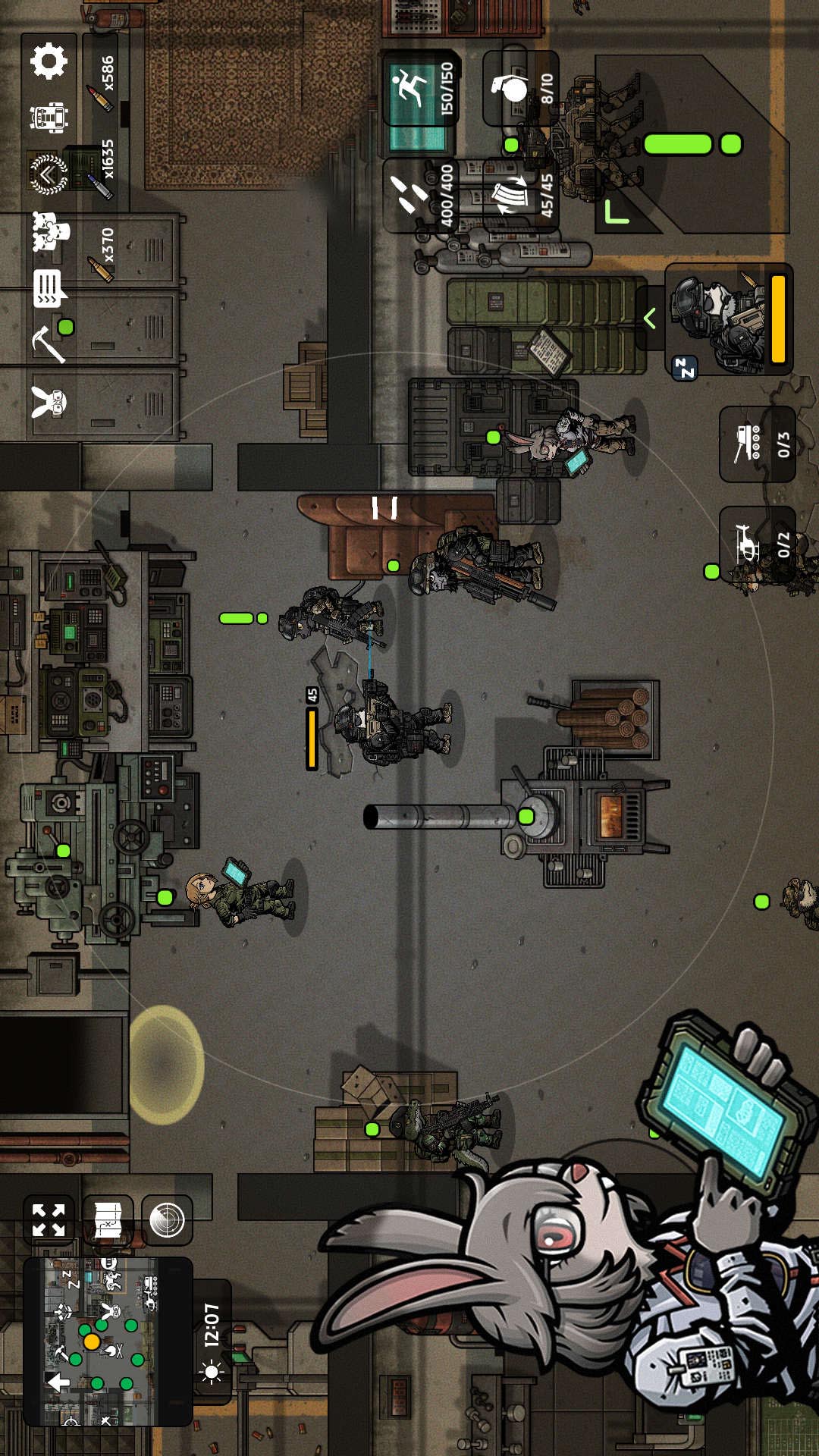Tap the grenade 8/10 button
The image size is (819, 1456).
pyautogui.click(x=522, y=88)
